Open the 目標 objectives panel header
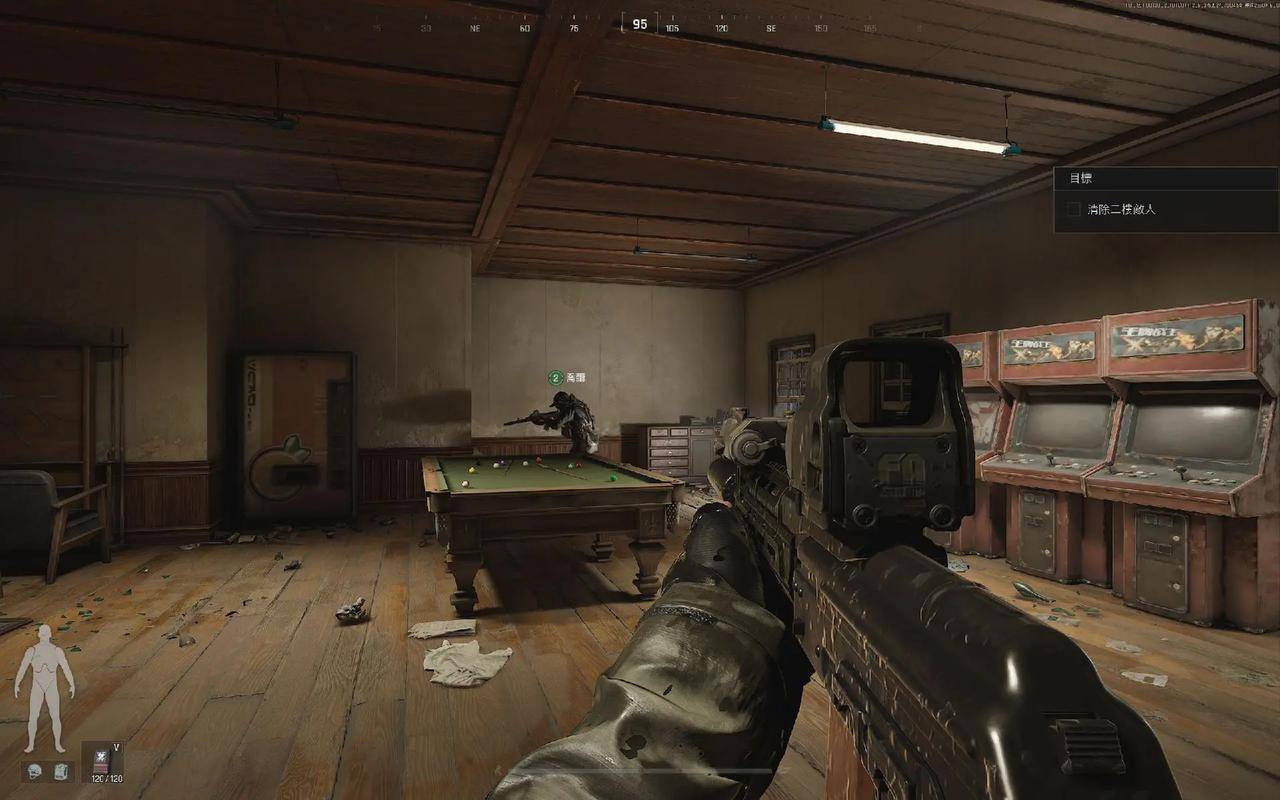 pos(1080,178)
